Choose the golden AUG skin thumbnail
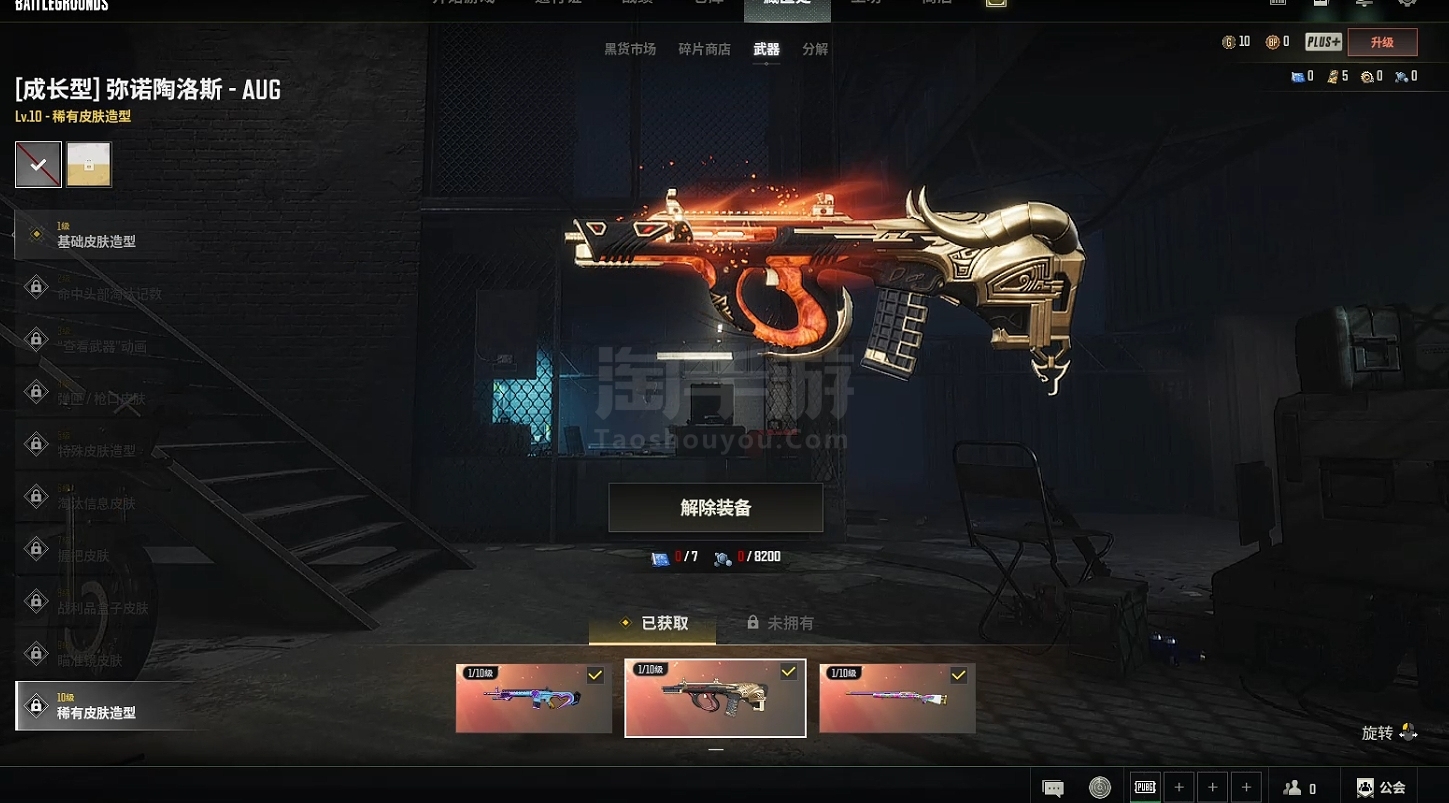The height and width of the screenshot is (803, 1449). (x=715, y=698)
